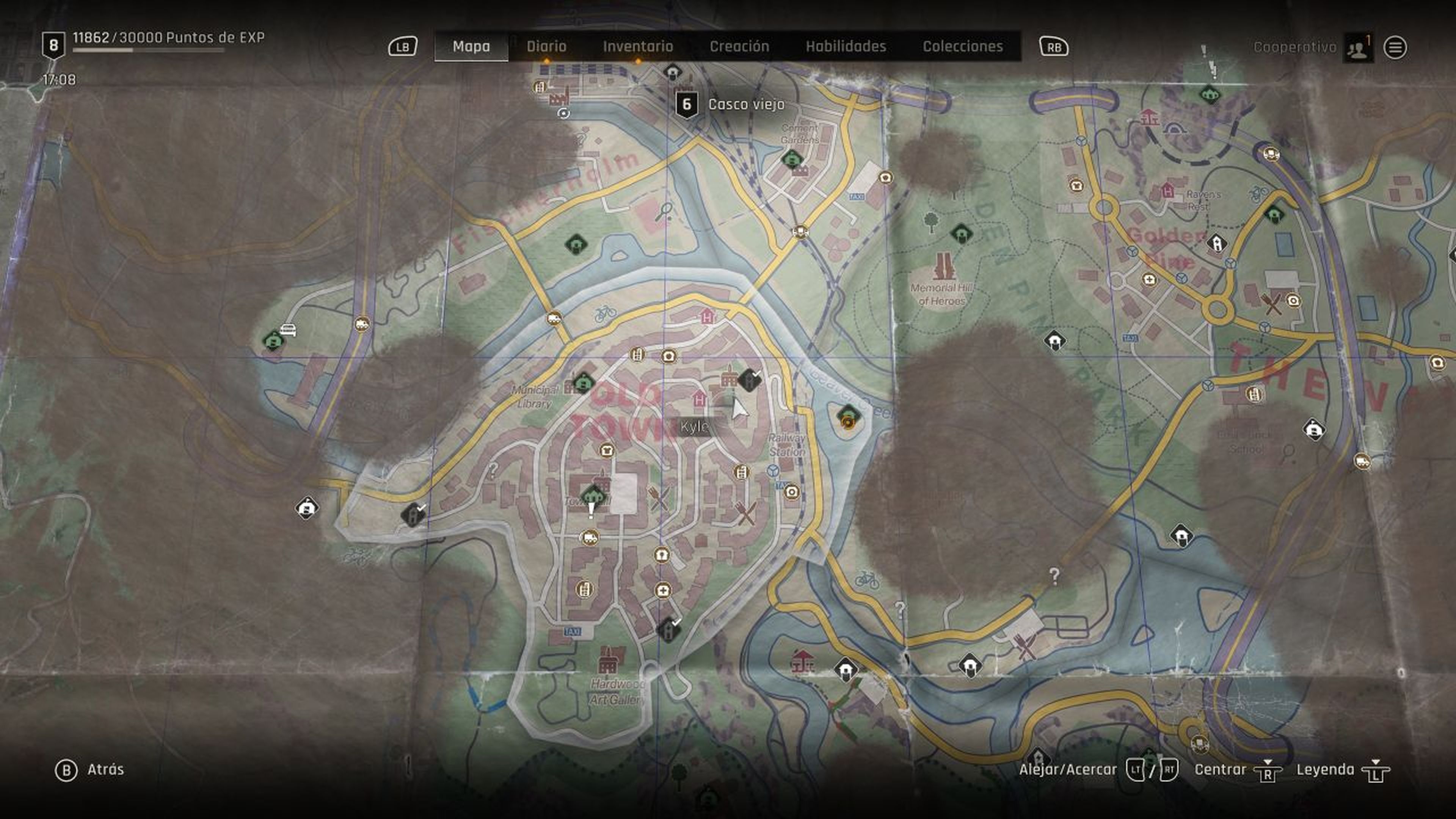Select the Kyle player marker label
Screen dimensions: 1456x819
pyautogui.click(x=693, y=427)
